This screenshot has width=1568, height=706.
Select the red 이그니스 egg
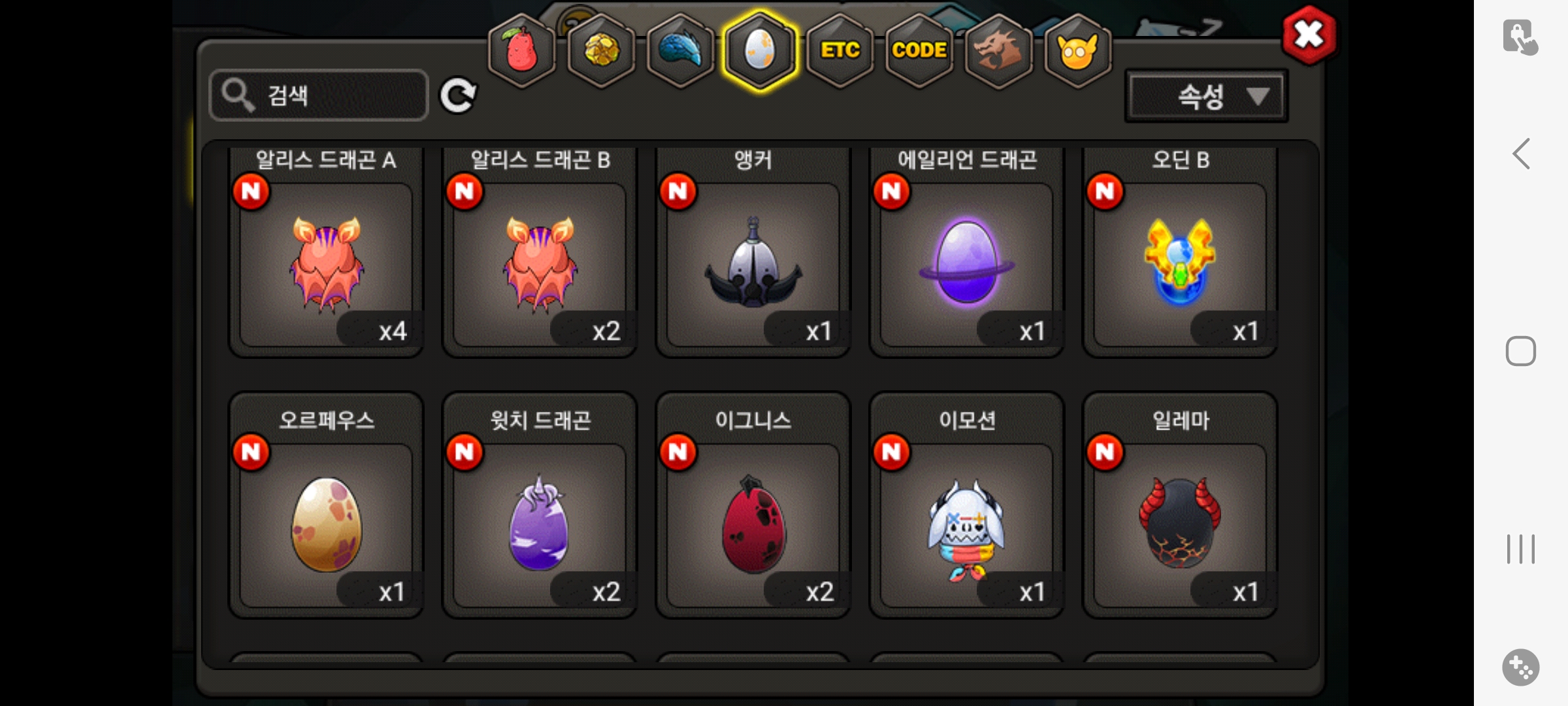click(x=753, y=524)
